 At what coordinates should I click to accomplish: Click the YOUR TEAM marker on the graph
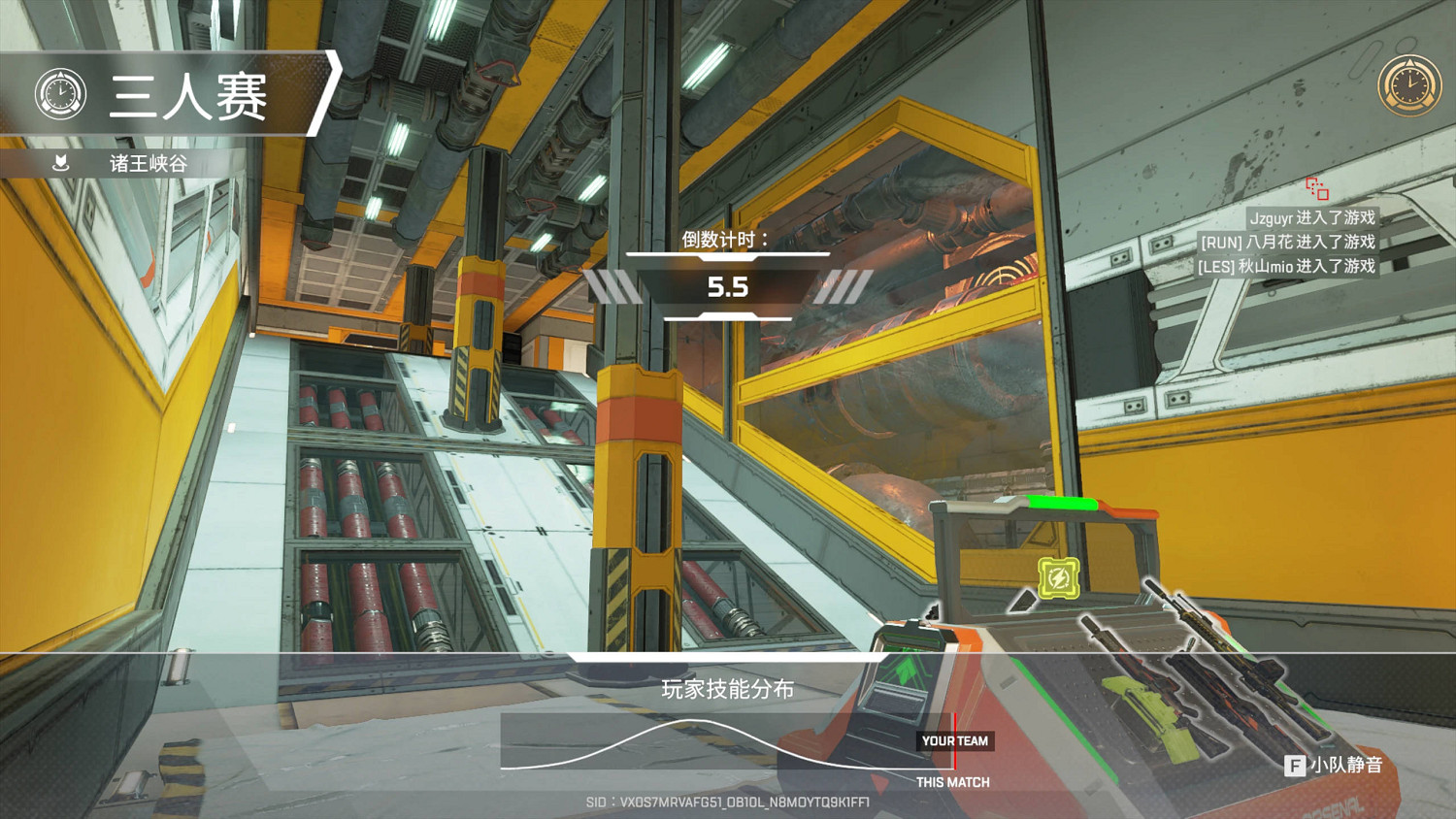[x=955, y=740]
